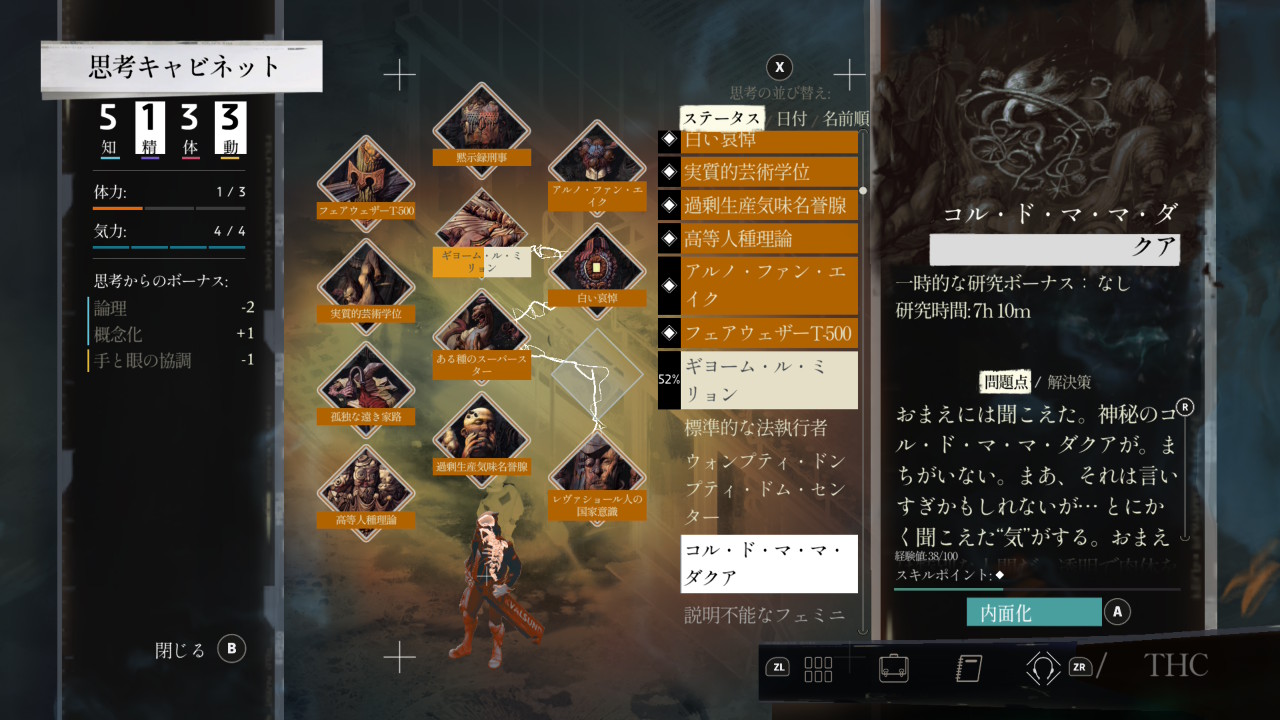Switch to the 解決策 tab

click(x=1069, y=382)
